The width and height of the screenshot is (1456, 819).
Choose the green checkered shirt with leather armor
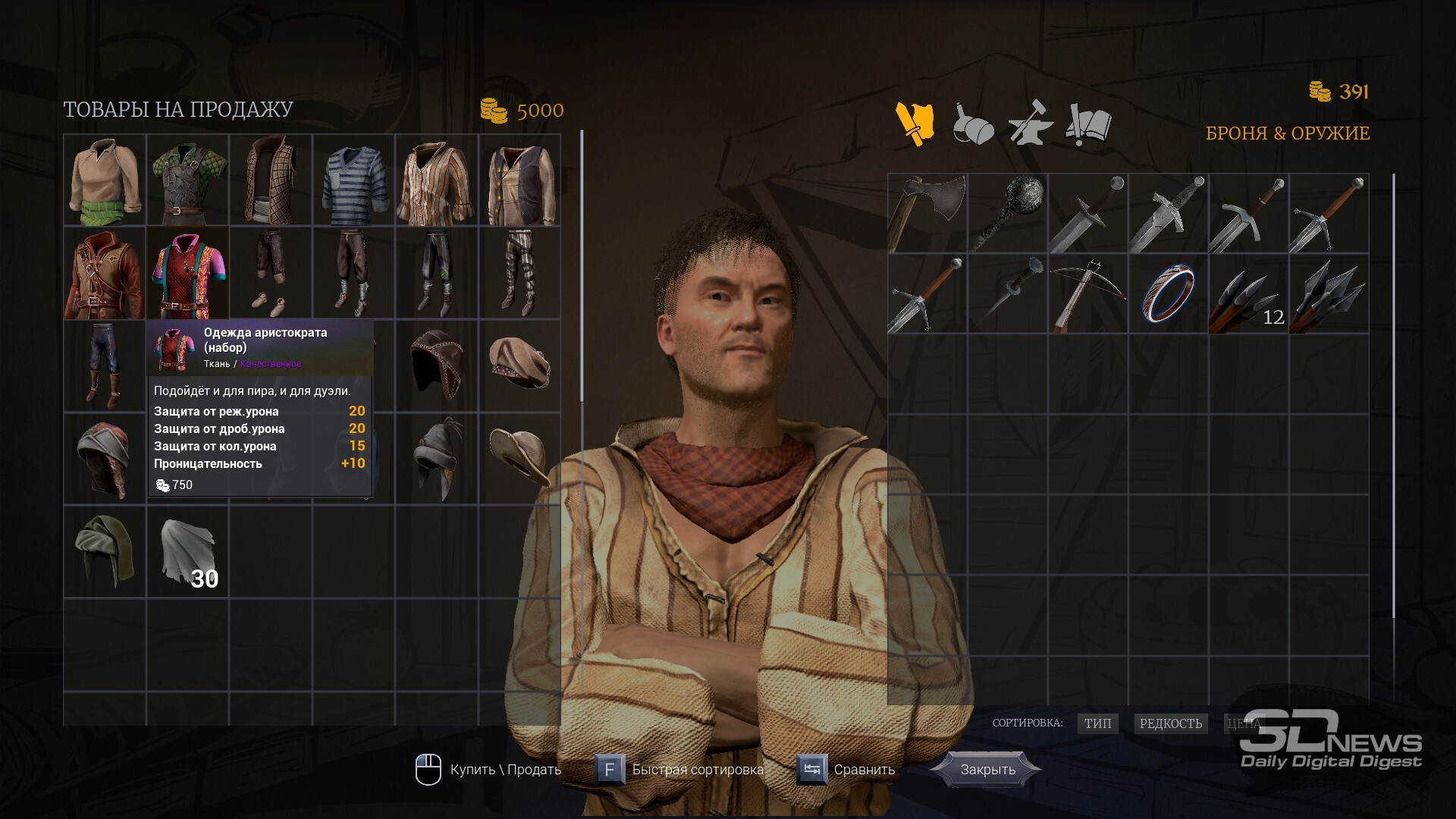click(x=188, y=181)
